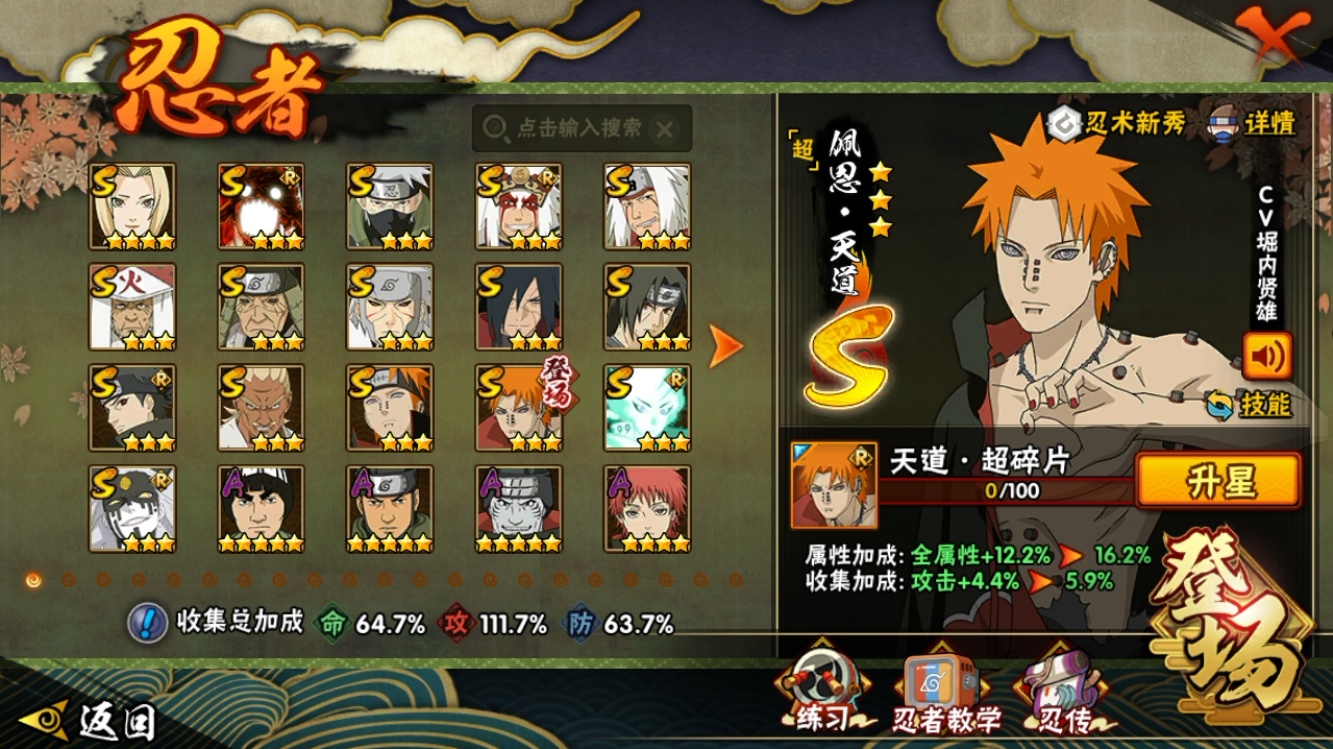The image size is (1333, 749).
Task: Go to next page with orange arrow
Action: click(x=726, y=346)
